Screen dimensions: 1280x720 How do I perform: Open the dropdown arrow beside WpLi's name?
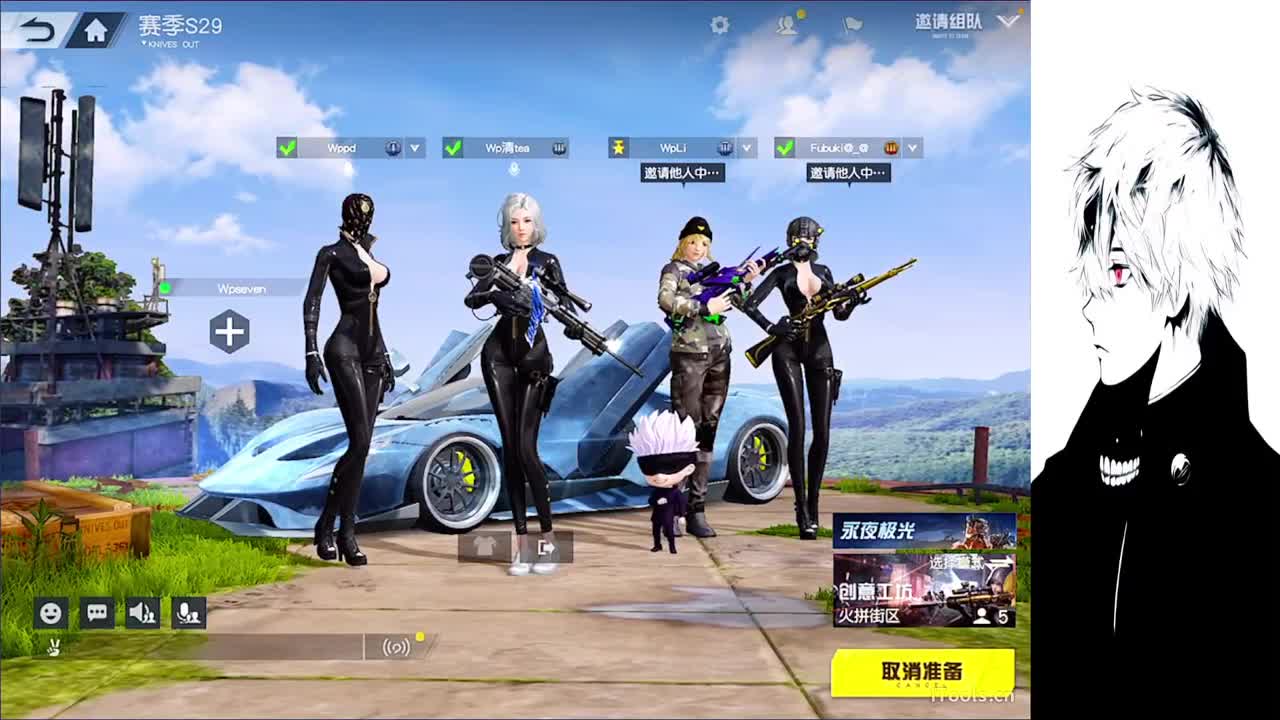(746, 147)
